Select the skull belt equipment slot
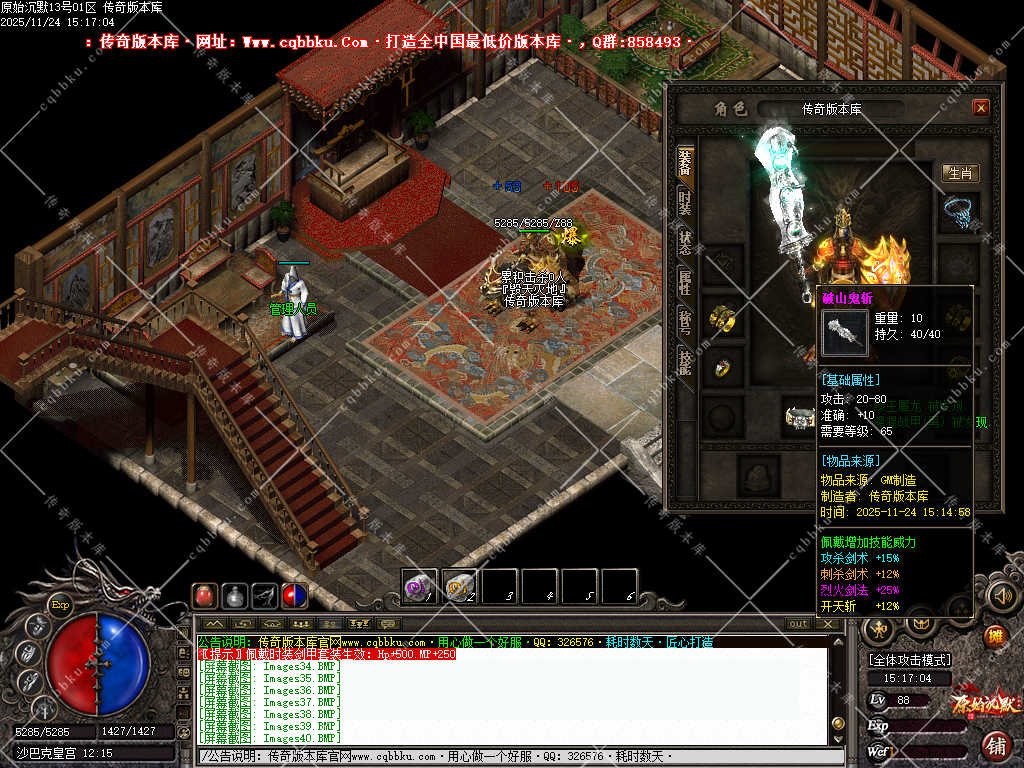 (x=797, y=418)
